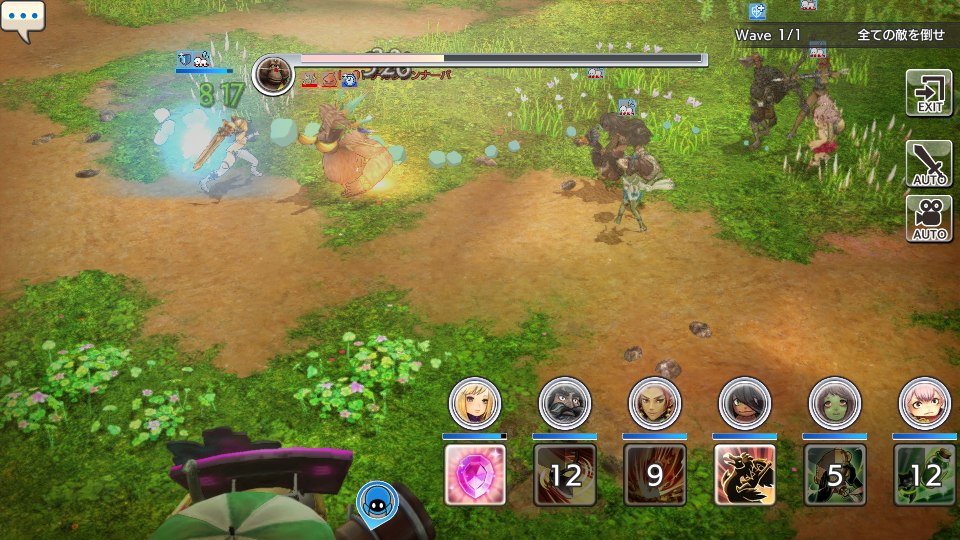Select the blonde girl character portrait
This screenshot has width=960, height=540.
tap(475, 403)
